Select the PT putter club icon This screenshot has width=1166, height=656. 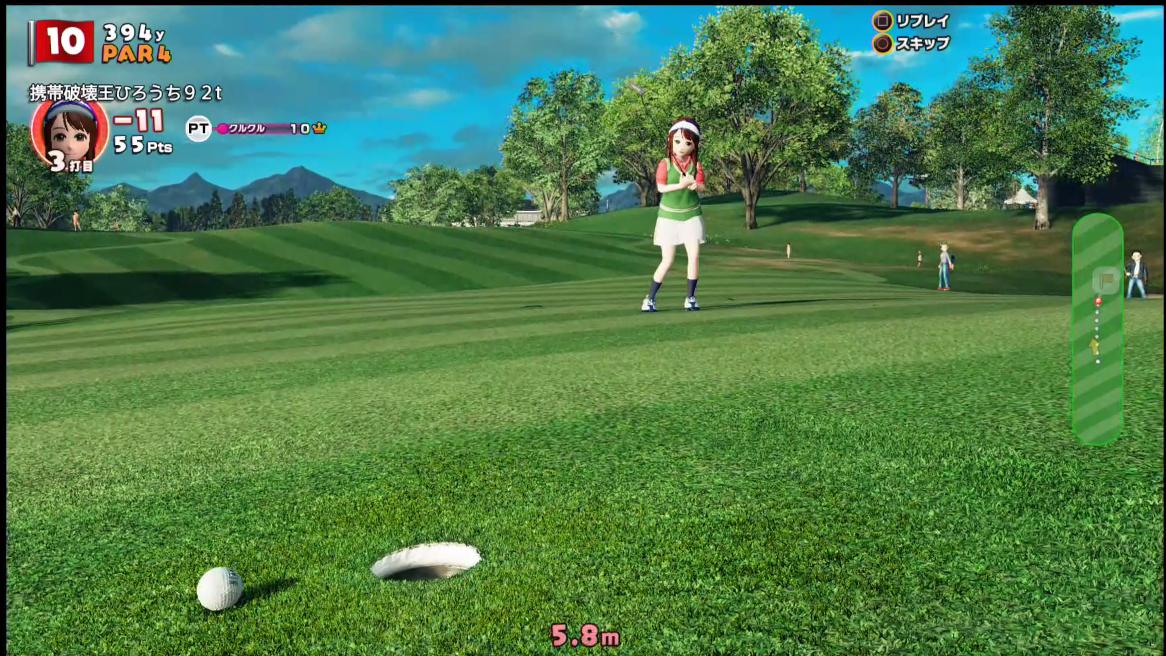pyautogui.click(x=198, y=128)
